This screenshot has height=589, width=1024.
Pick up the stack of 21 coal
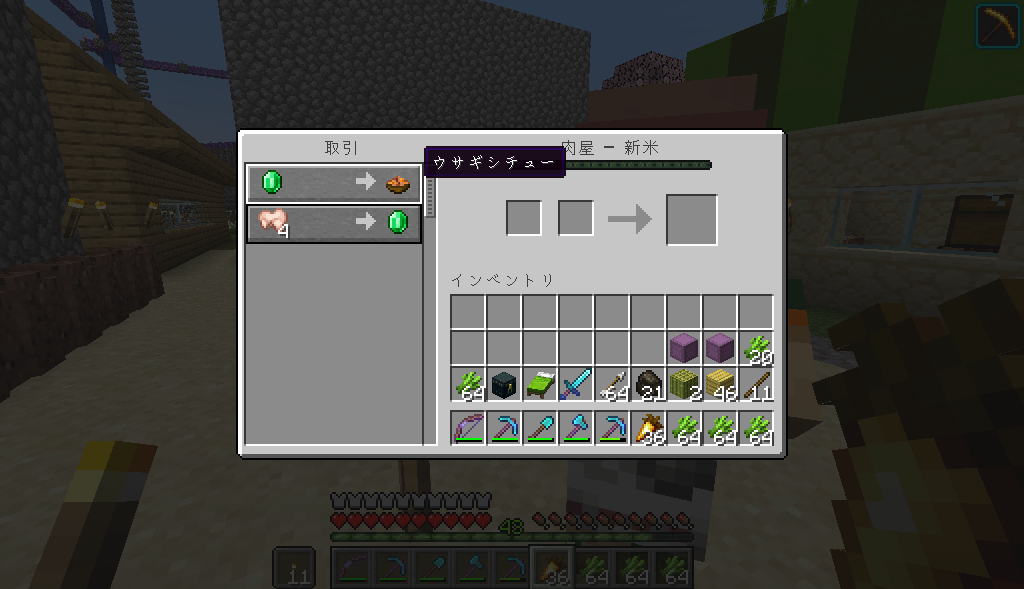tap(648, 385)
